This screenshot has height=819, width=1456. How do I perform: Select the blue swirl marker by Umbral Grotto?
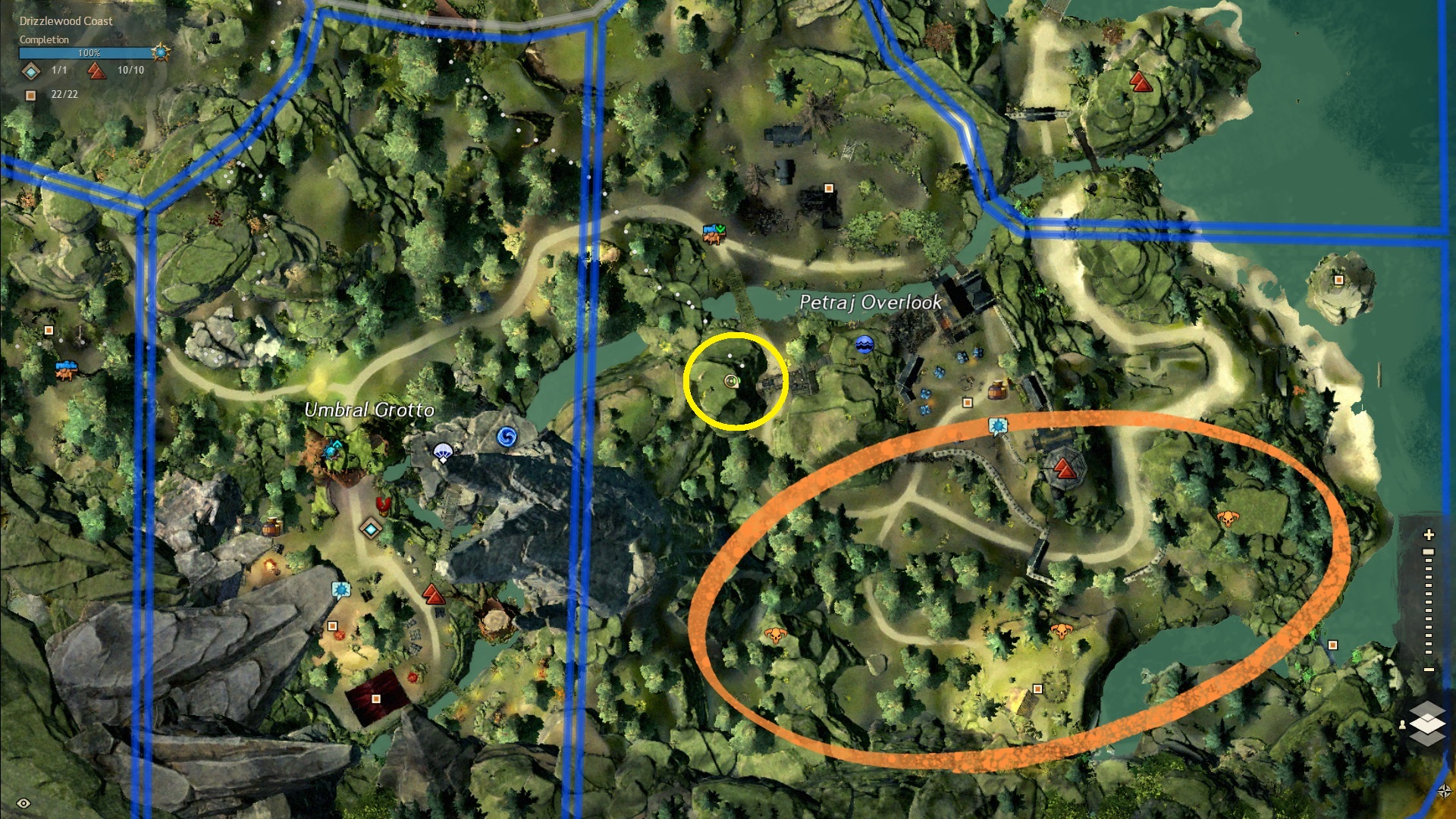pos(507,437)
